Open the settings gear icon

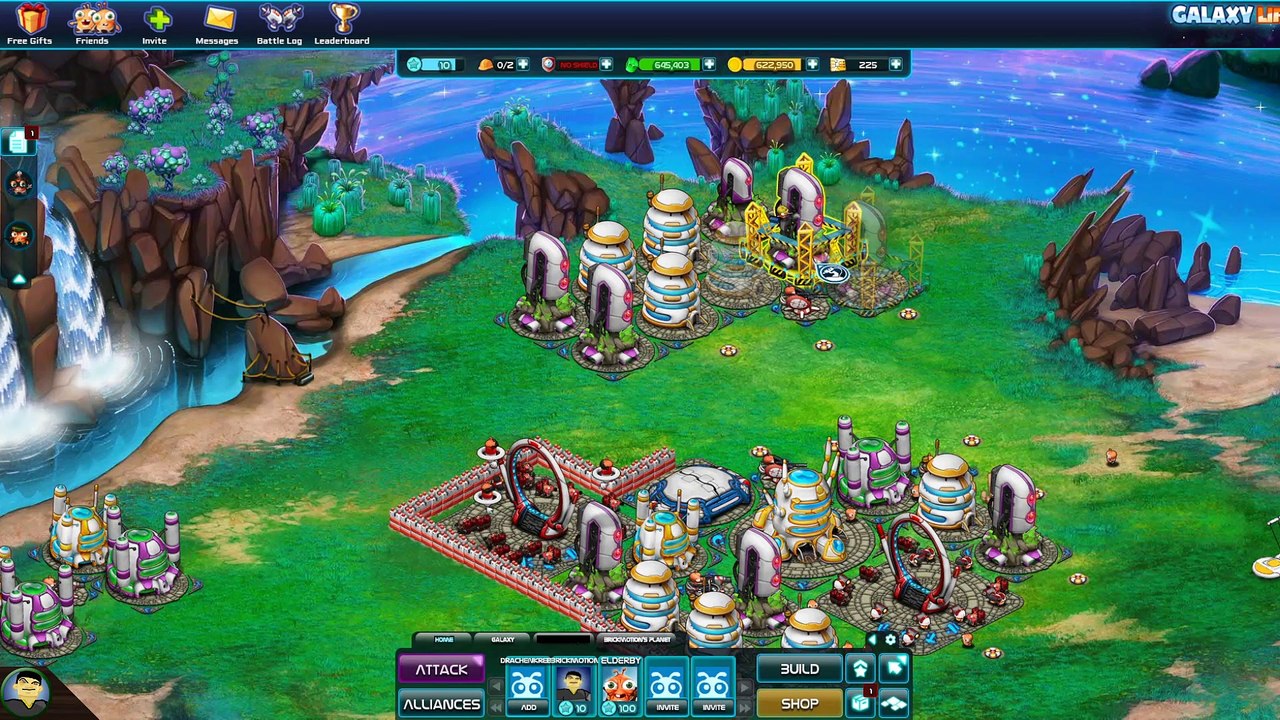pos(890,640)
